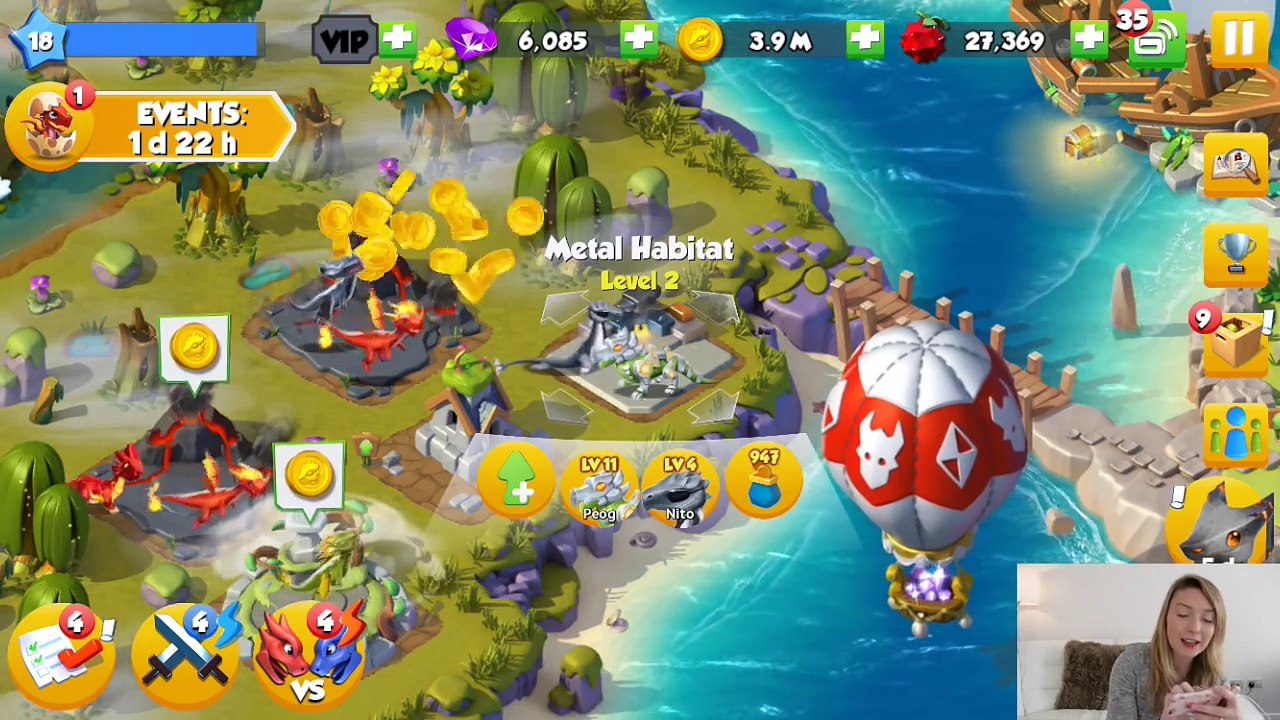The height and width of the screenshot is (720, 1280).
Task: Open the blue friends social icon
Action: [1236, 435]
